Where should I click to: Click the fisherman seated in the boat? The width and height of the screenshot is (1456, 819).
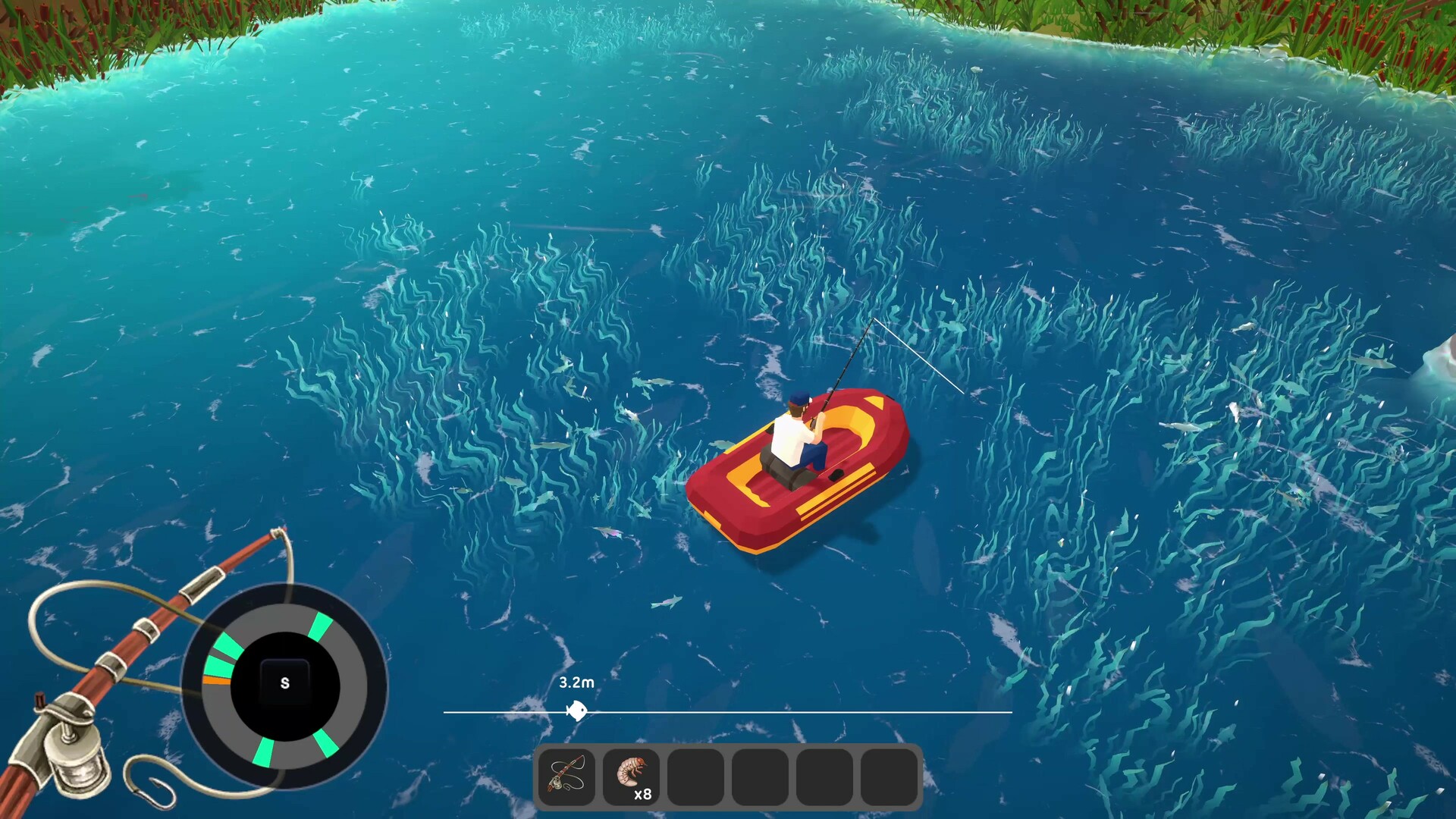tap(791, 436)
